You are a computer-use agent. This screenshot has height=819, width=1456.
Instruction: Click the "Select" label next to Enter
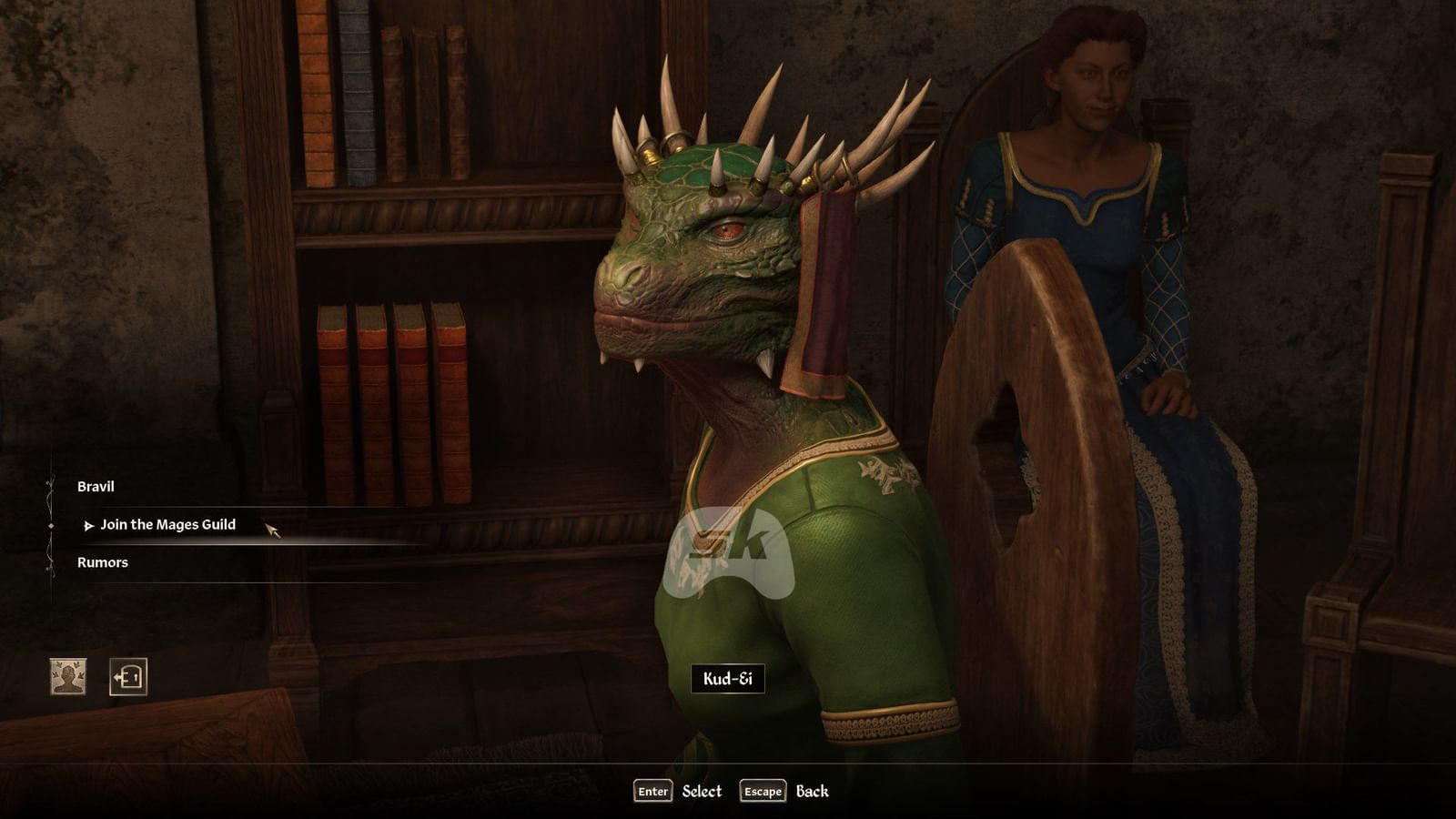[700, 792]
